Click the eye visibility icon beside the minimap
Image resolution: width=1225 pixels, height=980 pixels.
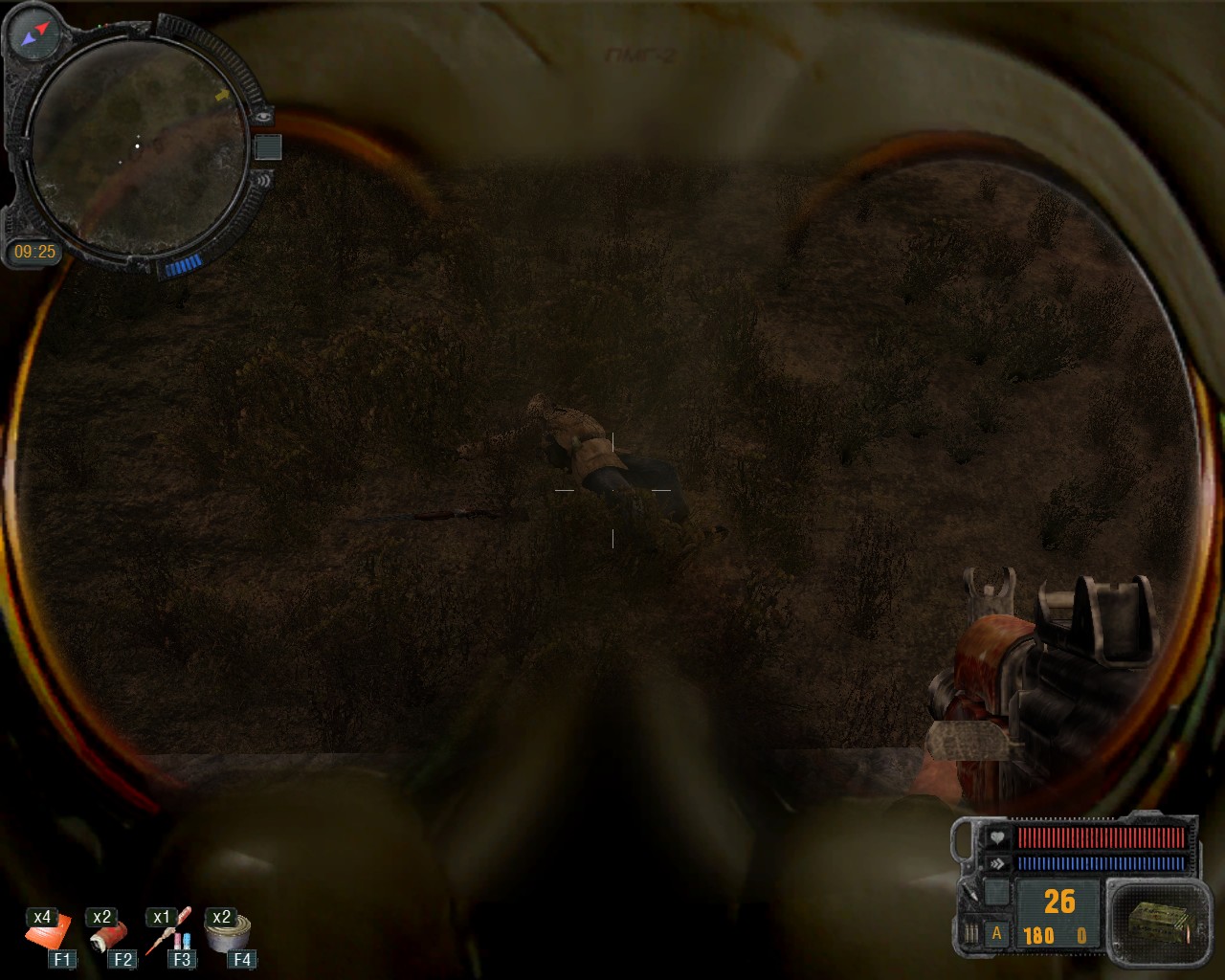tap(262, 117)
